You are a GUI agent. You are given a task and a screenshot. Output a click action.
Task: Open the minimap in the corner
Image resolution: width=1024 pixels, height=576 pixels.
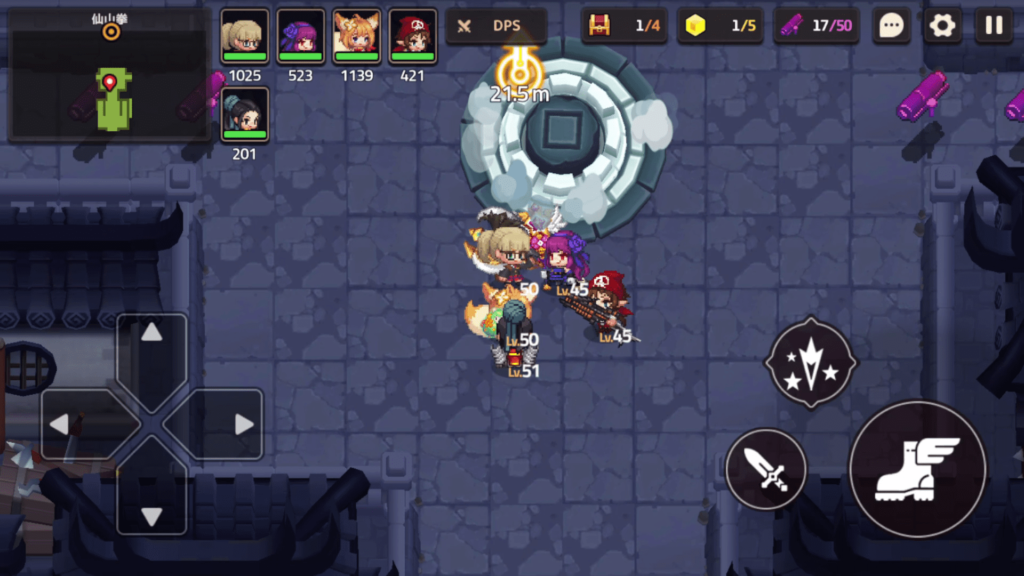[110, 76]
